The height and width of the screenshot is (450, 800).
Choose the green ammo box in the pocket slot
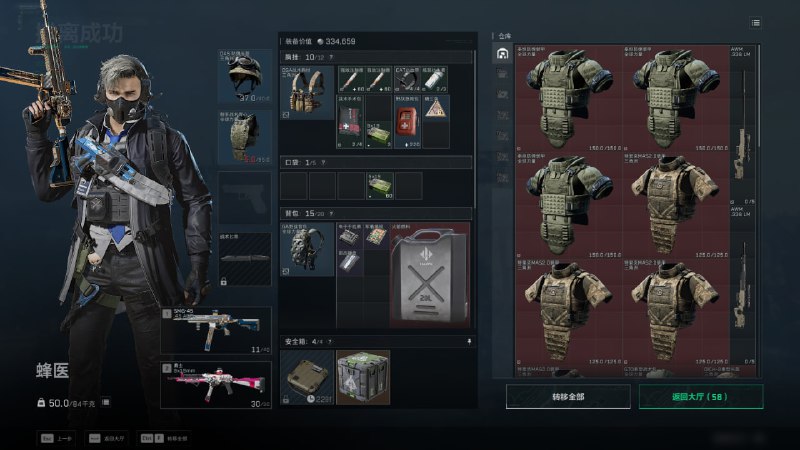tap(380, 185)
